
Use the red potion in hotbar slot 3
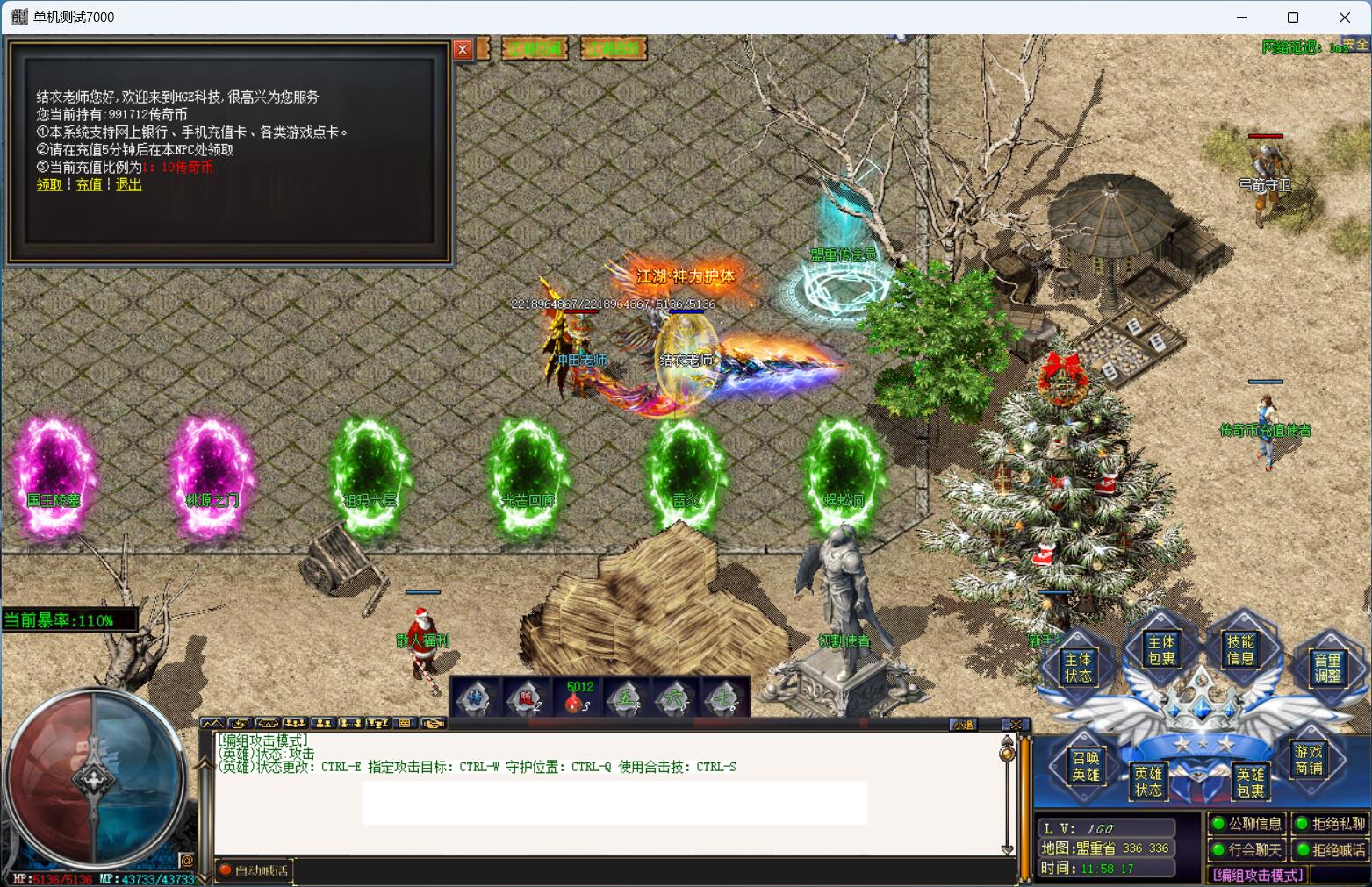click(576, 700)
